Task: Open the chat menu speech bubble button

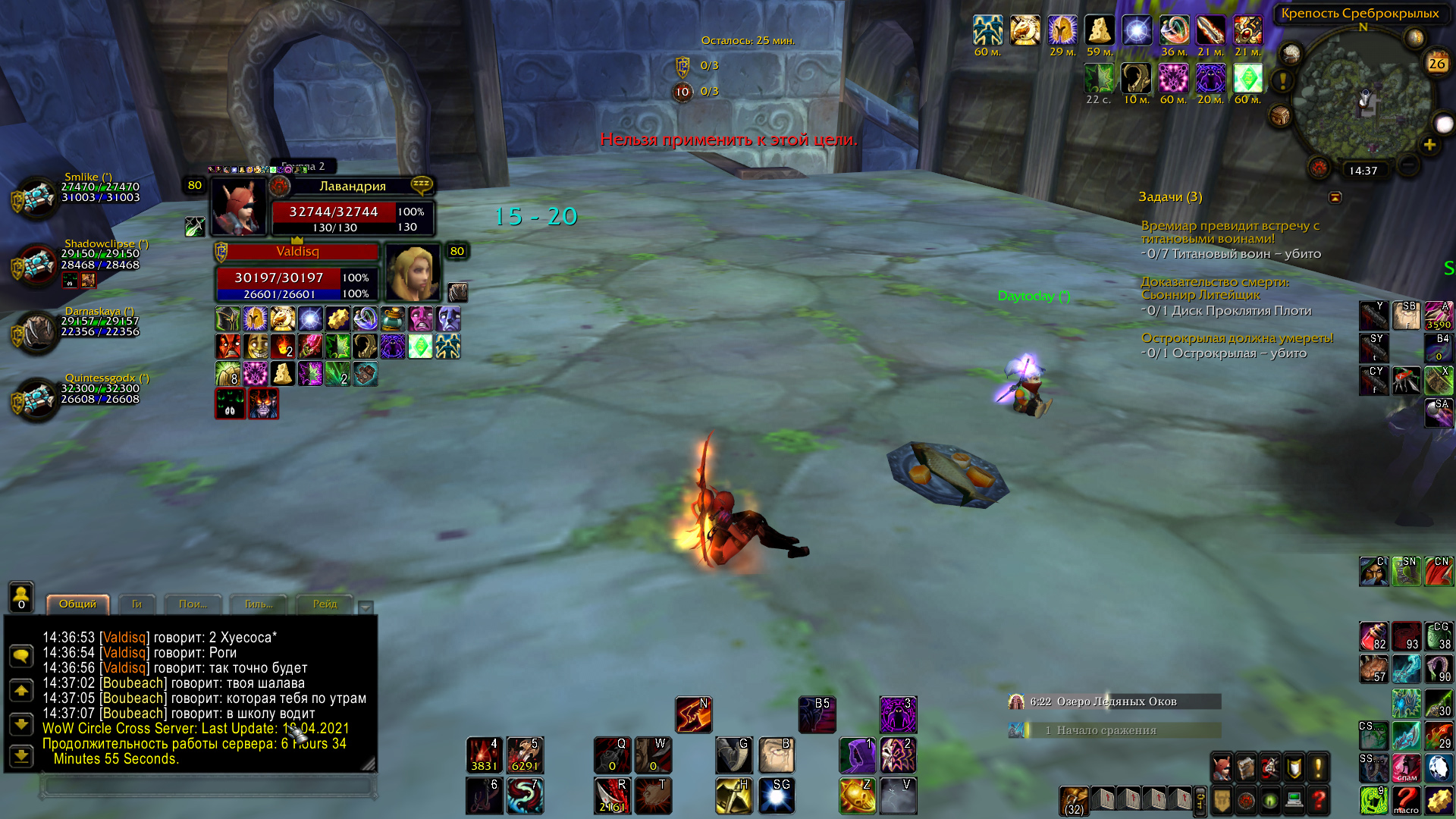Action: 21,655
